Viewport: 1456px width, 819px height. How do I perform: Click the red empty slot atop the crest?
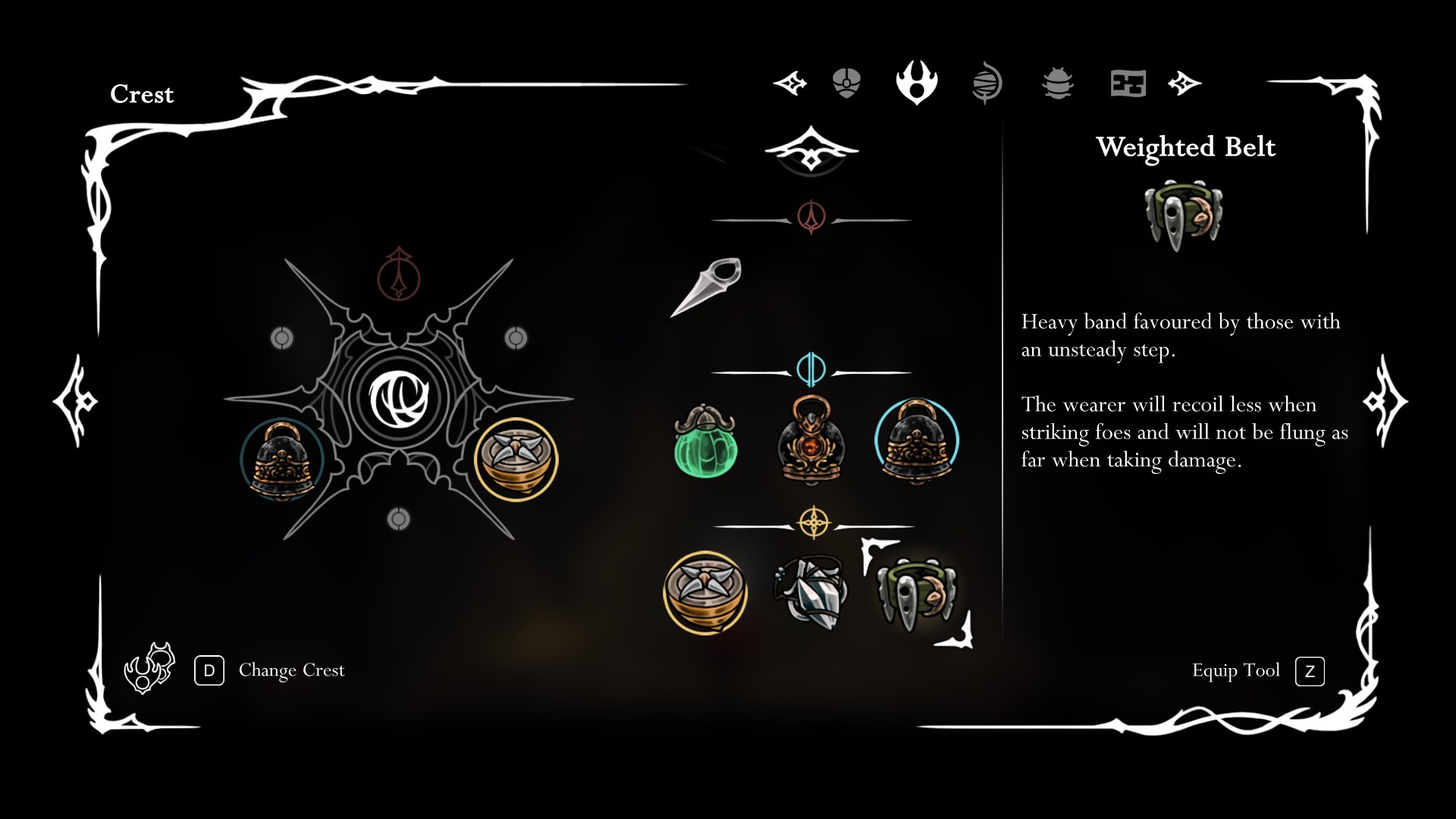pos(399,275)
